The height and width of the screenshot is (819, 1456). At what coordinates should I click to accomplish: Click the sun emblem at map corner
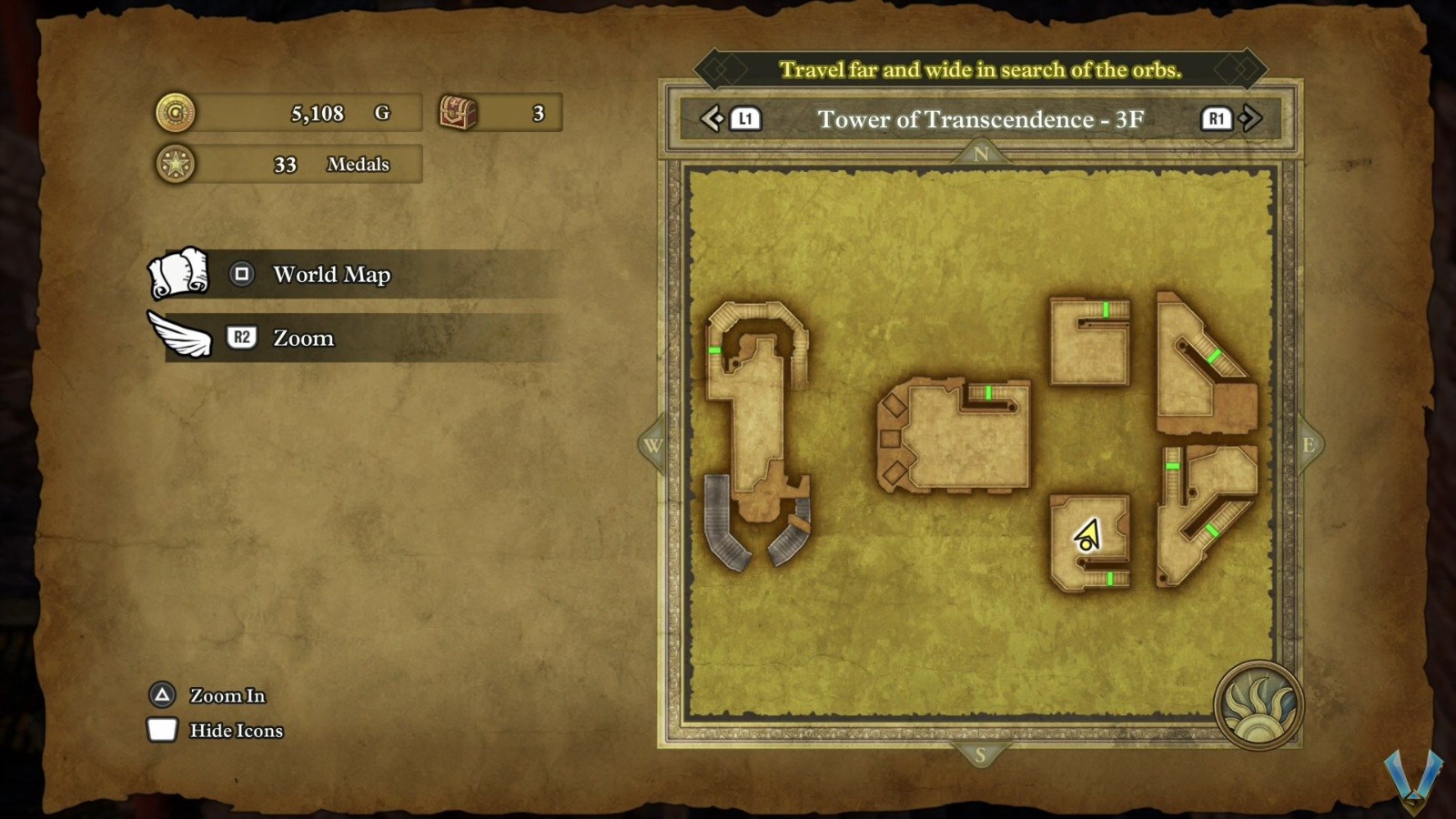(x=1259, y=705)
